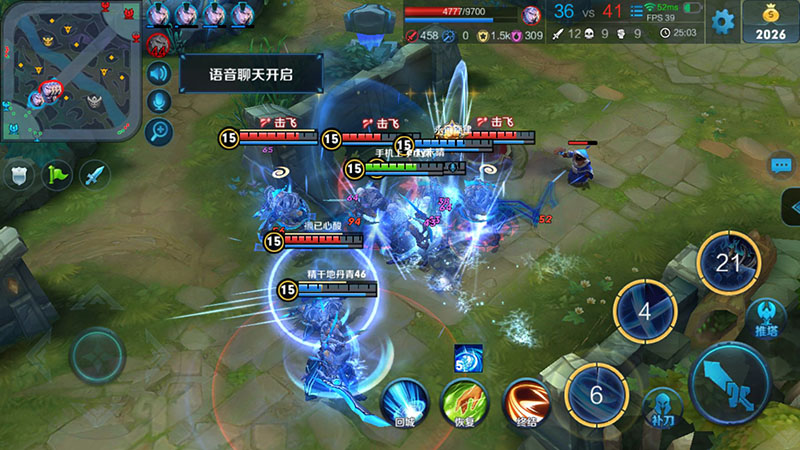Tap the battlefield minimap
The image size is (800, 450).
click(x=68, y=70)
